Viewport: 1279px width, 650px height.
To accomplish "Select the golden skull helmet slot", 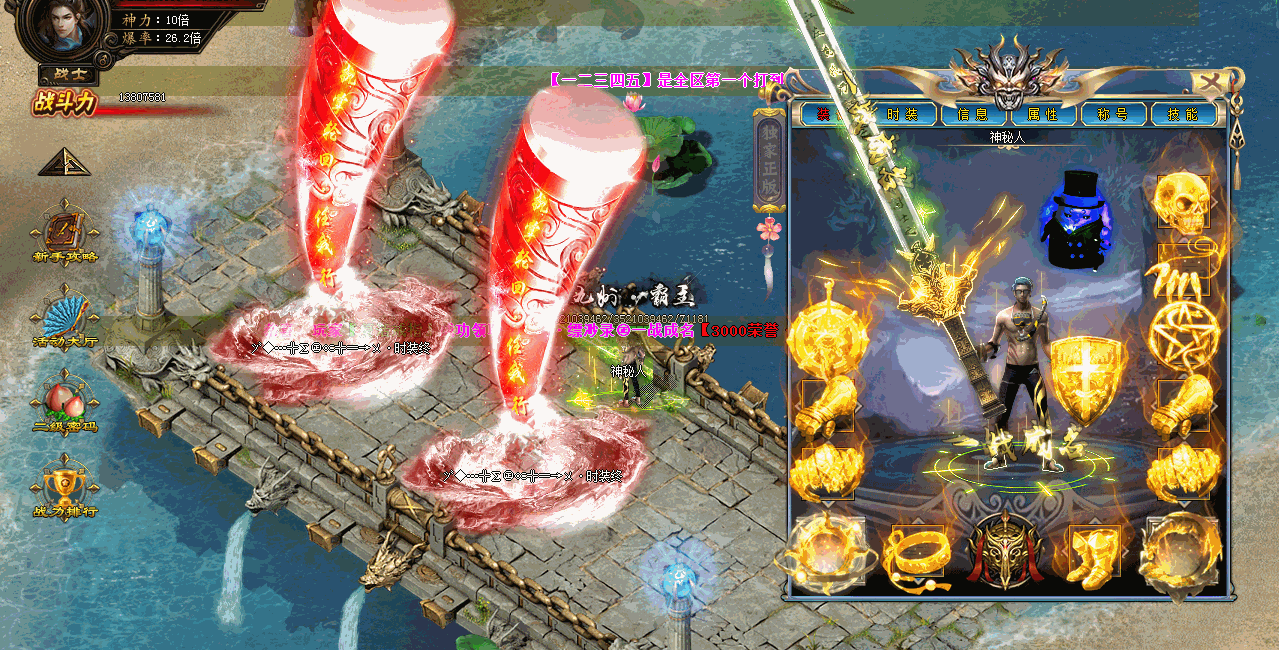I will (x=1183, y=201).
